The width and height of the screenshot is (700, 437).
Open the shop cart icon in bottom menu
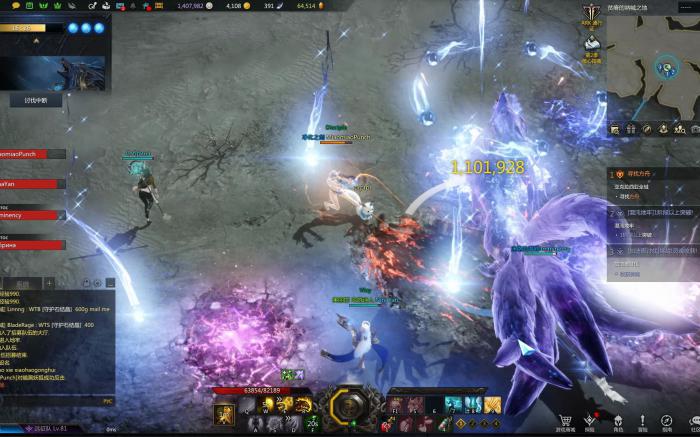coord(565,422)
